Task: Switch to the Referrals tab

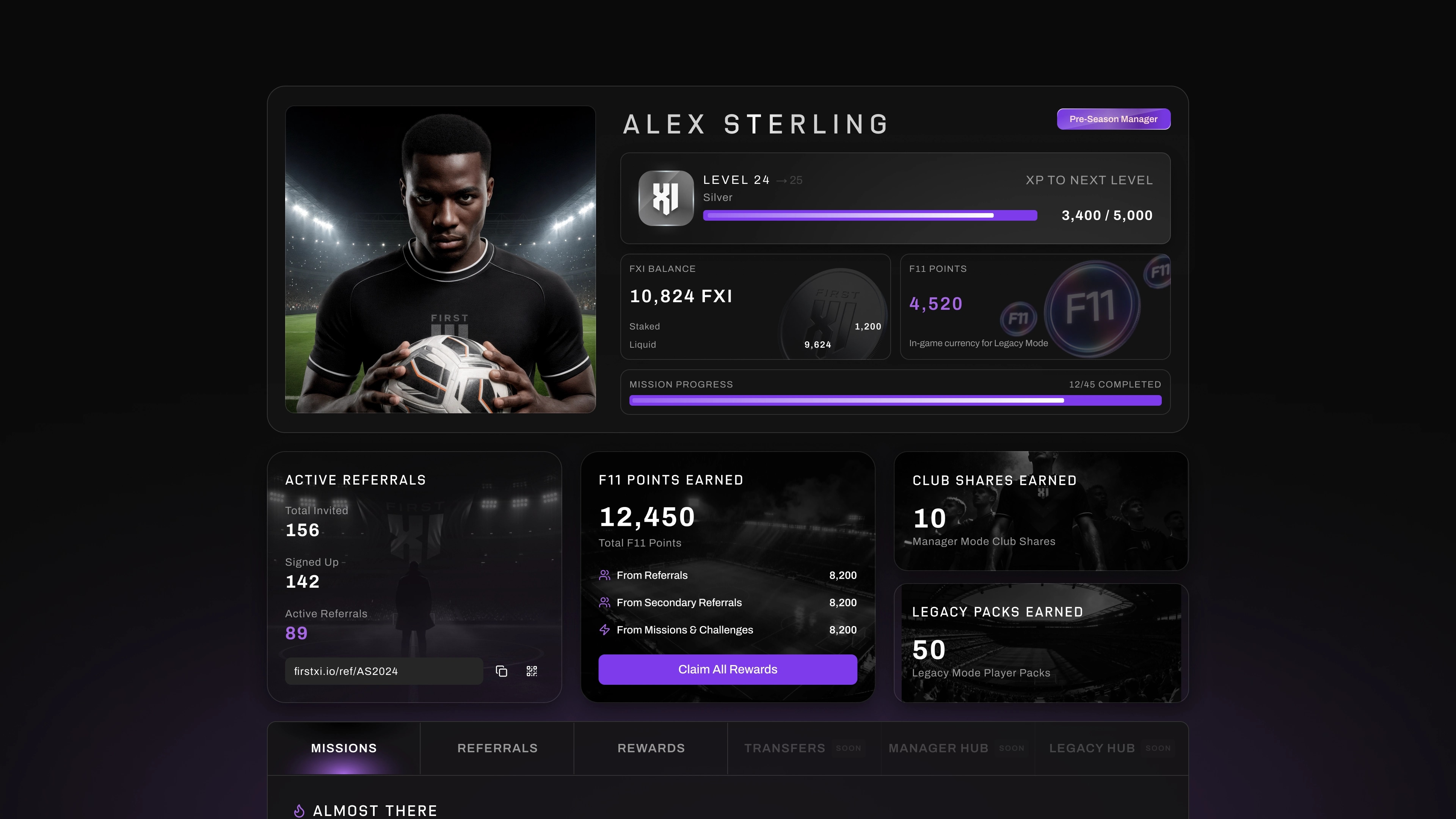Action: pyautogui.click(x=497, y=748)
